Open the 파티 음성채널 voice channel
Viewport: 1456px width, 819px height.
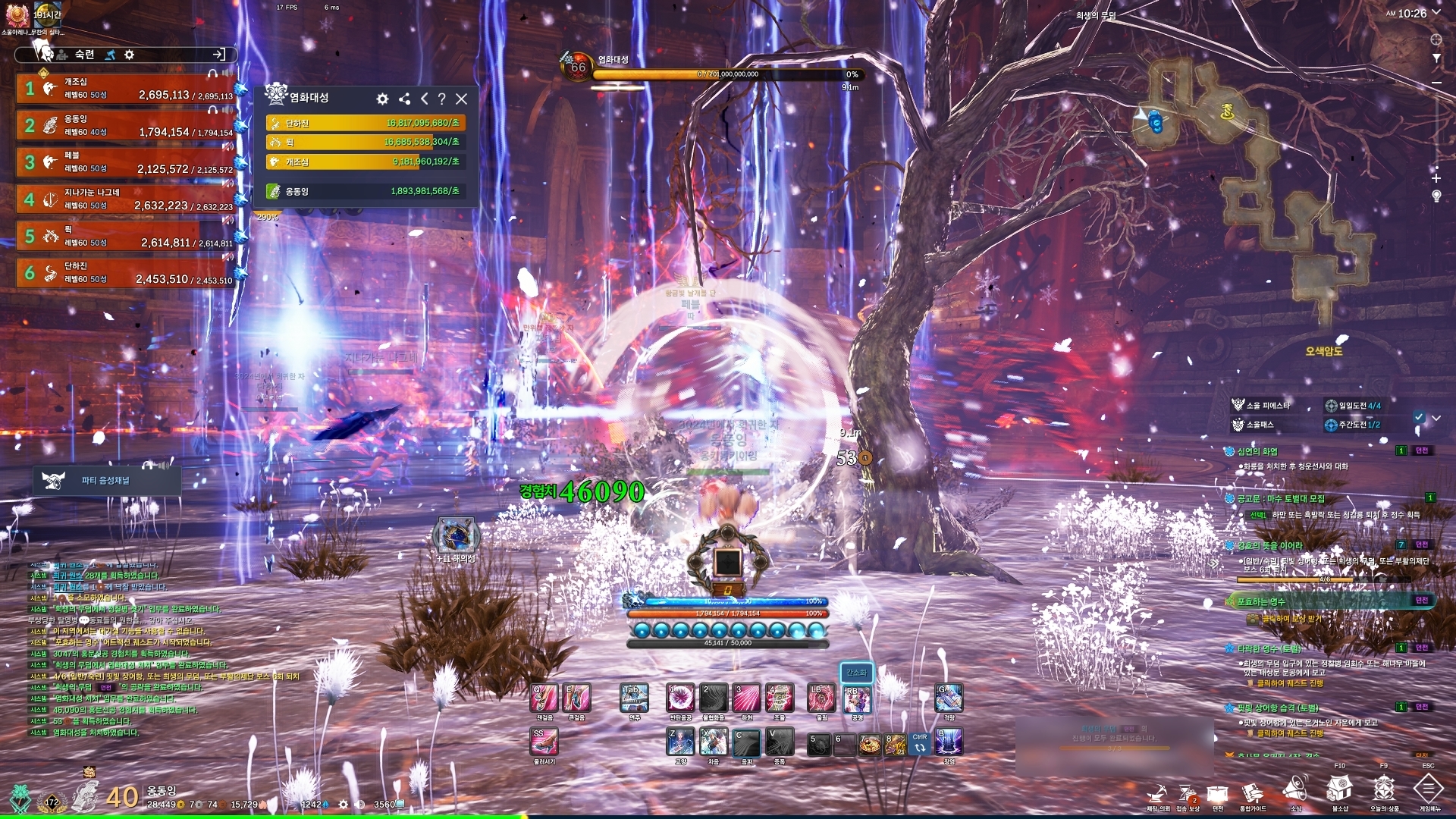[106, 480]
